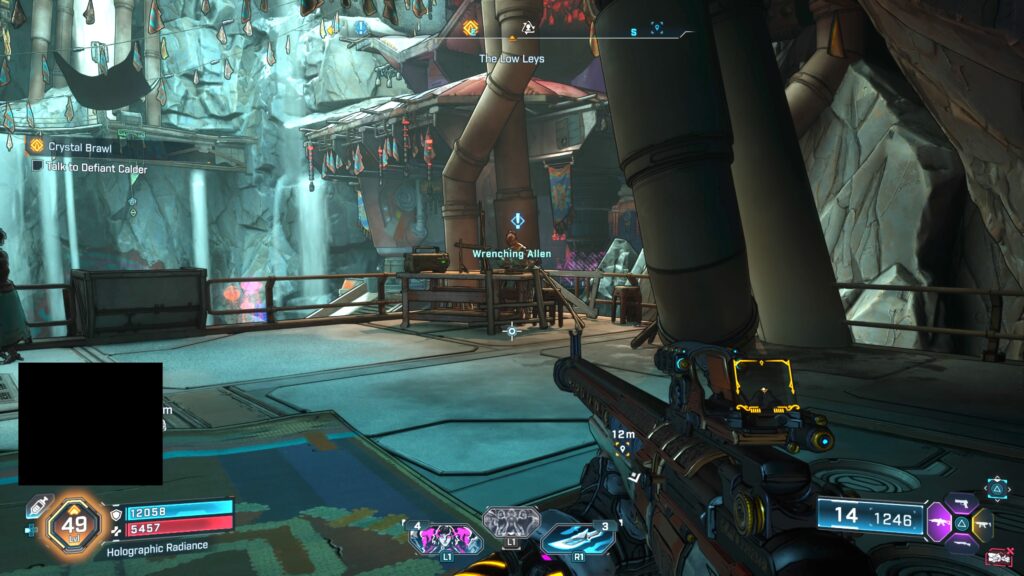Image resolution: width=1024 pixels, height=576 pixels.
Task: Select the purple assault rifle weapon slot
Action: (939, 521)
